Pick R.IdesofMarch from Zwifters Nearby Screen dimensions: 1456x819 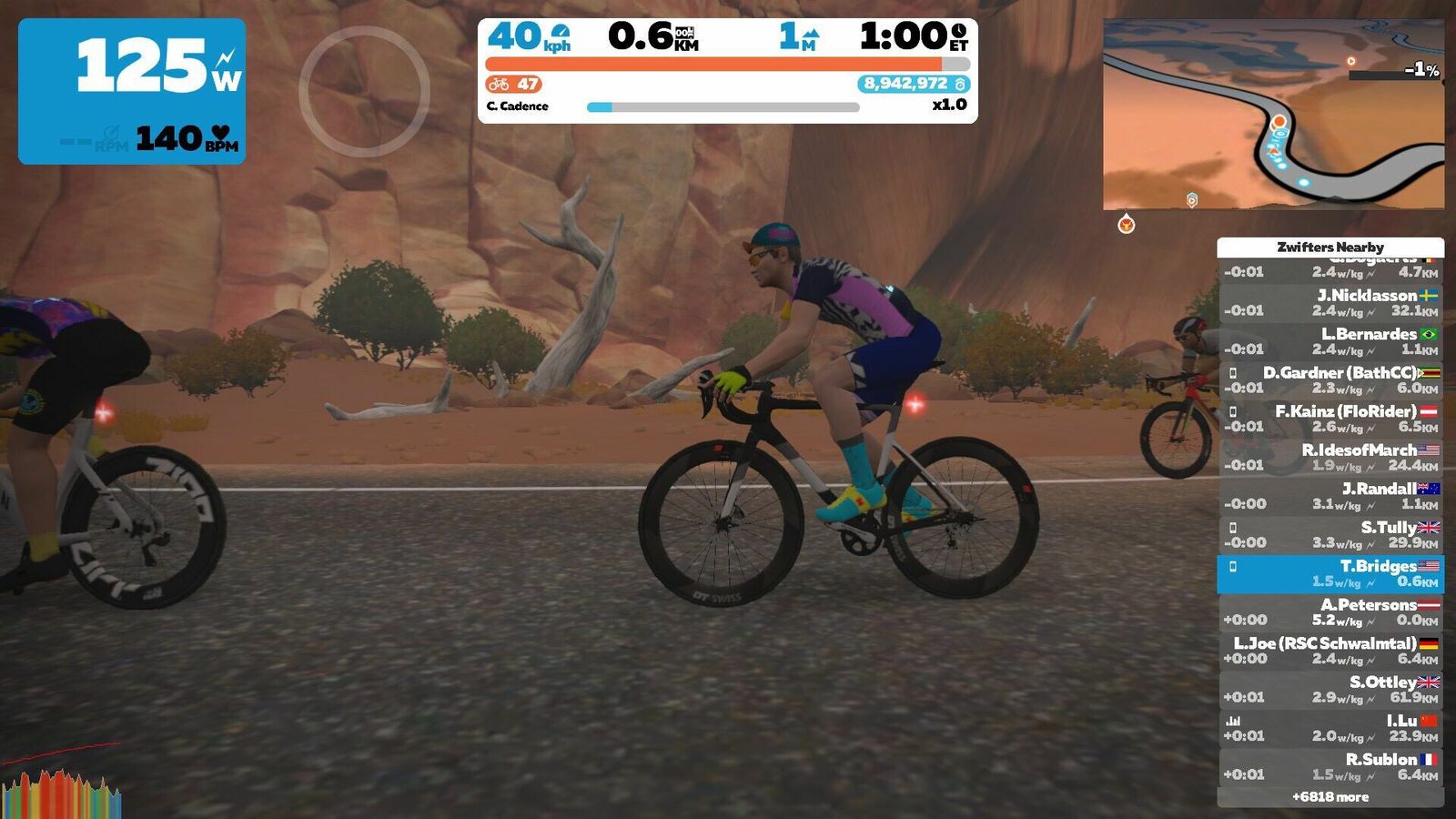tap(1330, 458)
